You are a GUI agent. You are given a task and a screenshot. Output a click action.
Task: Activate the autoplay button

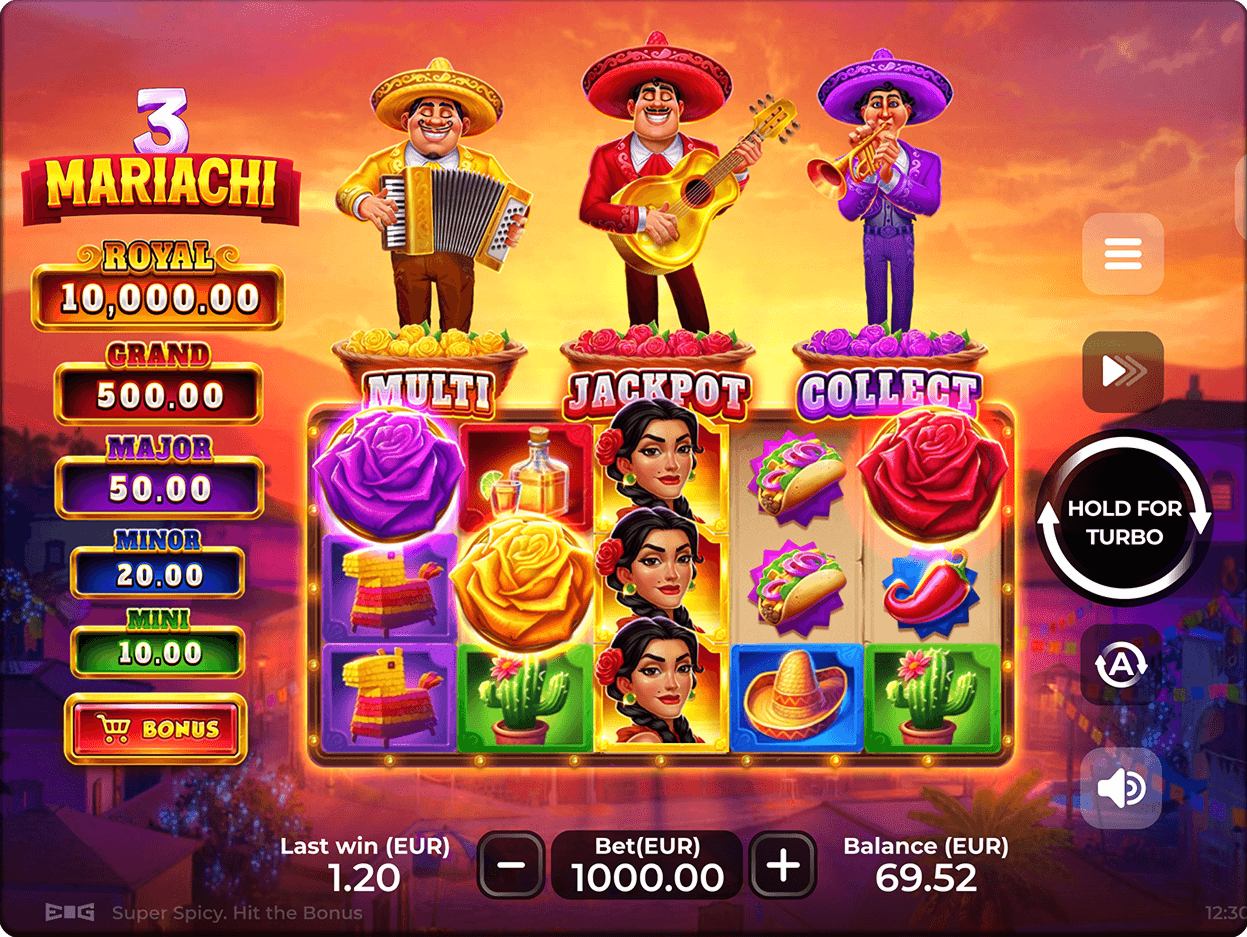click(1121, 664)
